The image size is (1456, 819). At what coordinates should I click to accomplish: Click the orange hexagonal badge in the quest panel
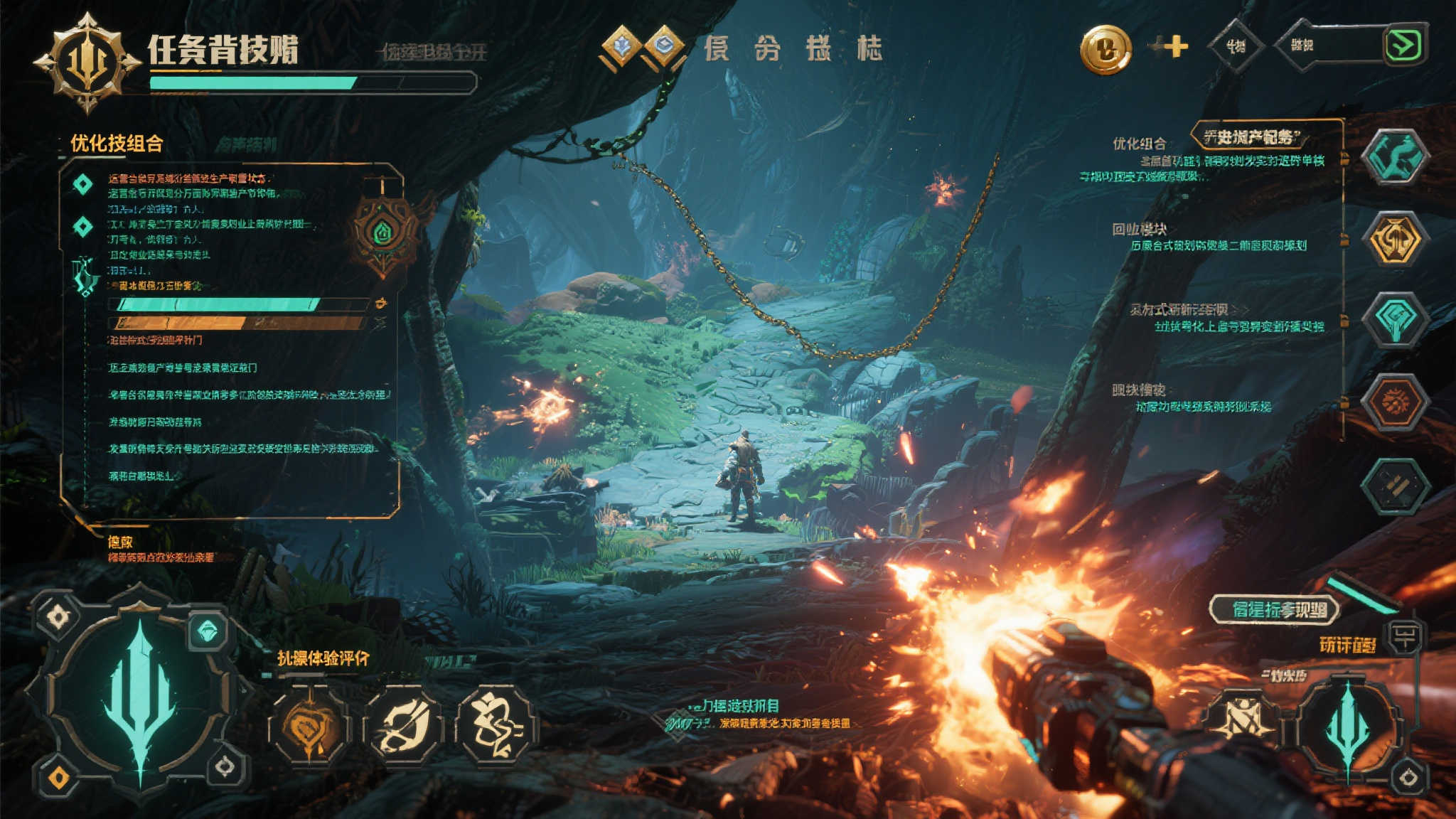tap(383, 232)
